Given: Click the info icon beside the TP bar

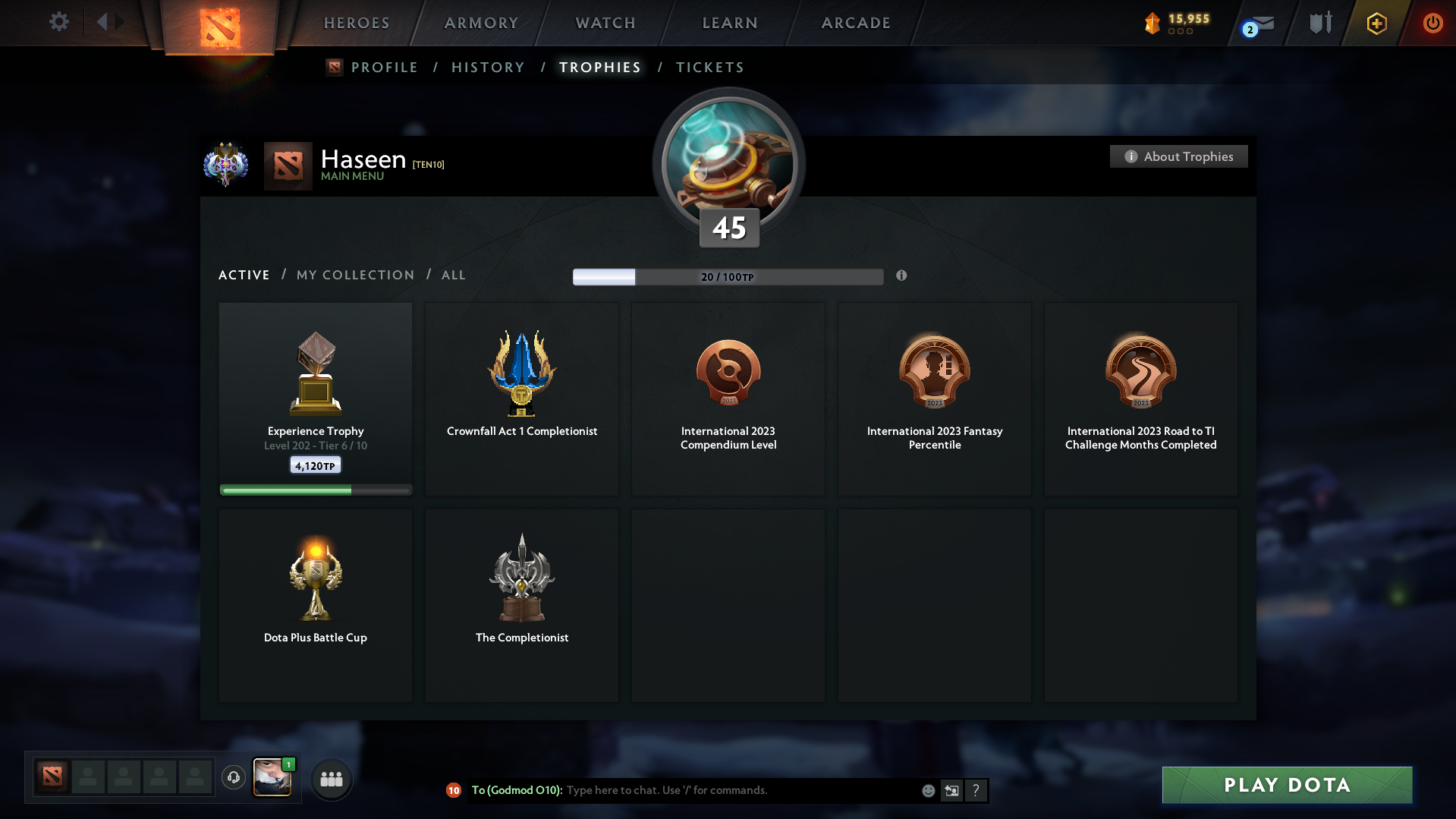Looking at the screenshot, I should coord(901,276).
